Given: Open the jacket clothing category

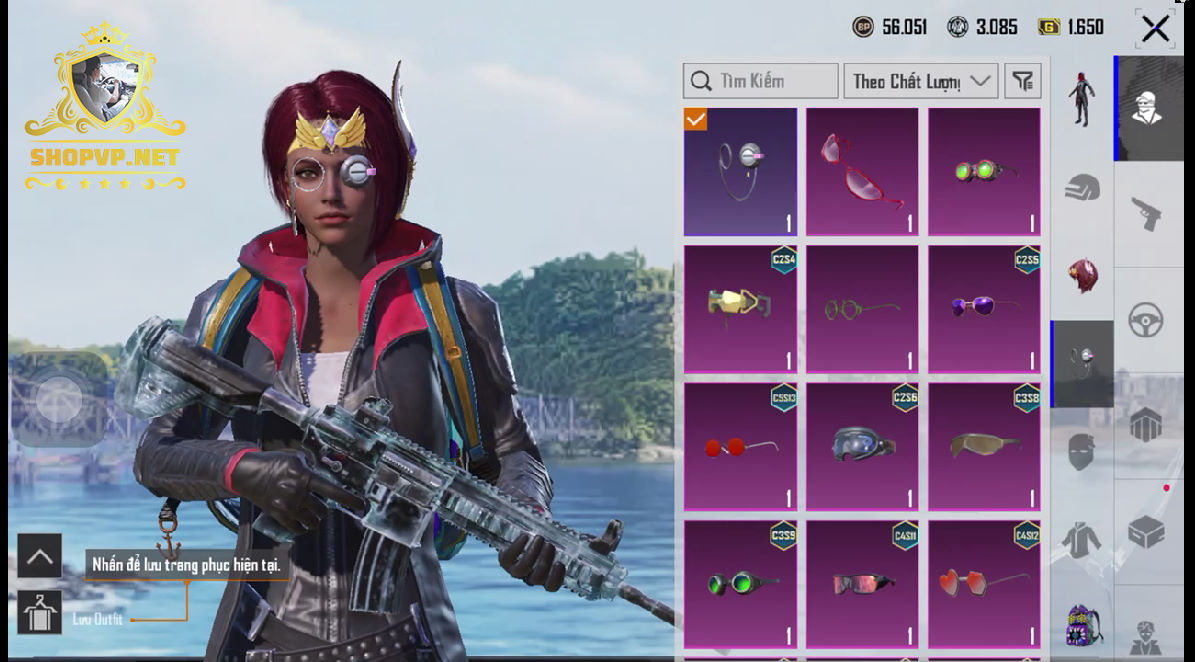Looking at the screenshot, I should pyautogui.click(x=1082, y=540).
